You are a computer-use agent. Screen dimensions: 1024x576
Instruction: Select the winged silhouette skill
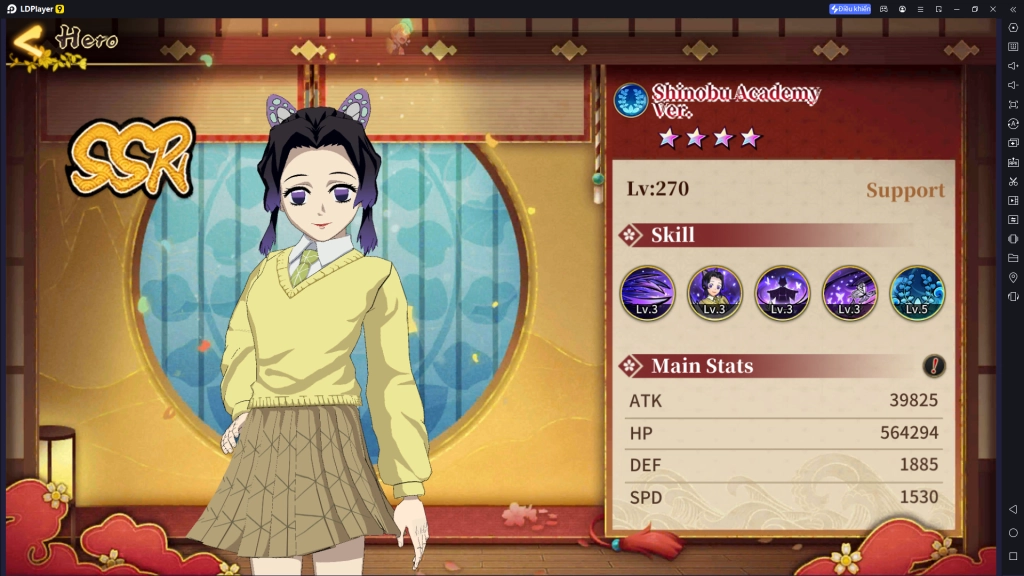782,292
